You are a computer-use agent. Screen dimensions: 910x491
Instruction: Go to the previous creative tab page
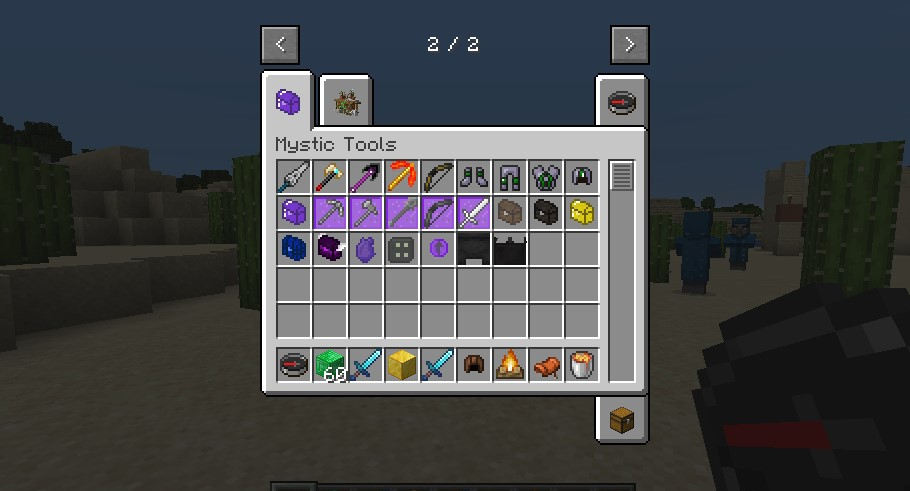280,45
